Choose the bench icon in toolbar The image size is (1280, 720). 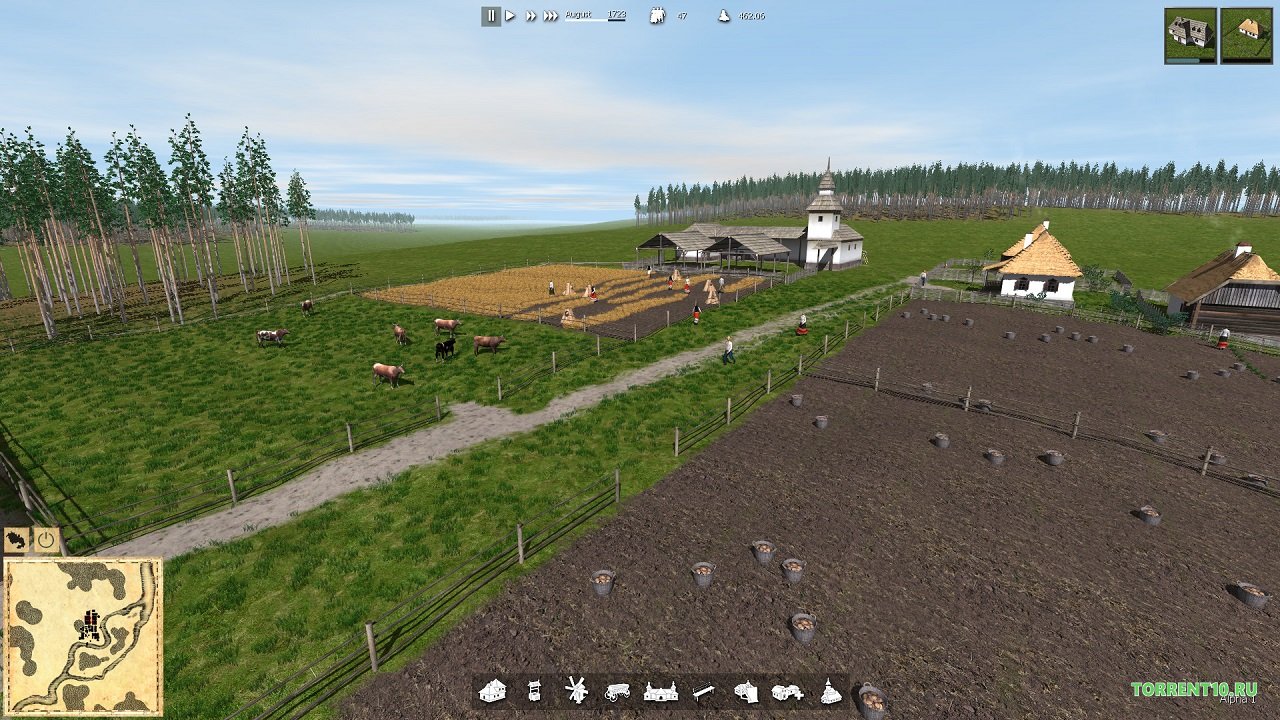(x=704, y=691)
